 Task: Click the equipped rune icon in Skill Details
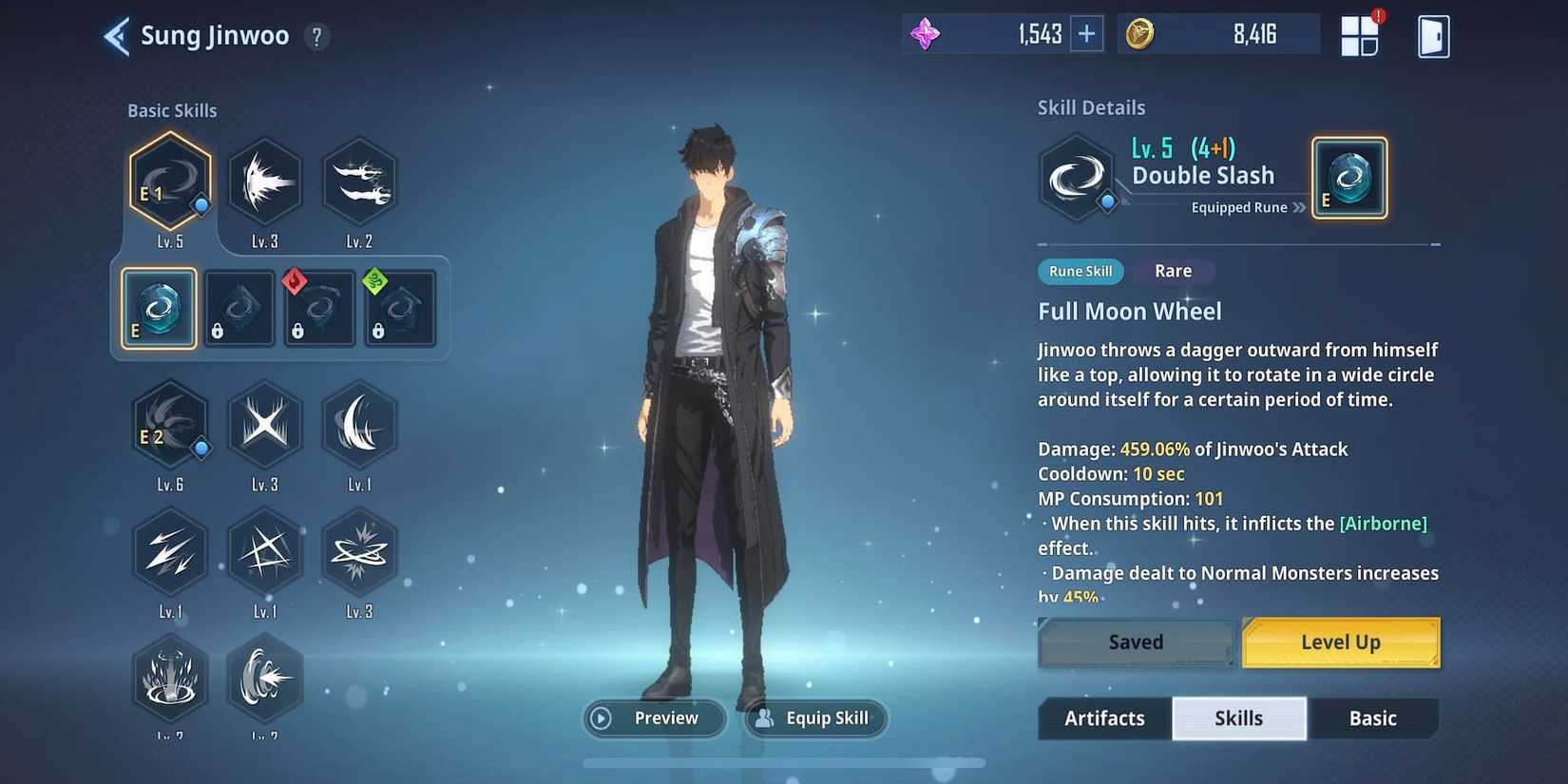pos(1349,177)
